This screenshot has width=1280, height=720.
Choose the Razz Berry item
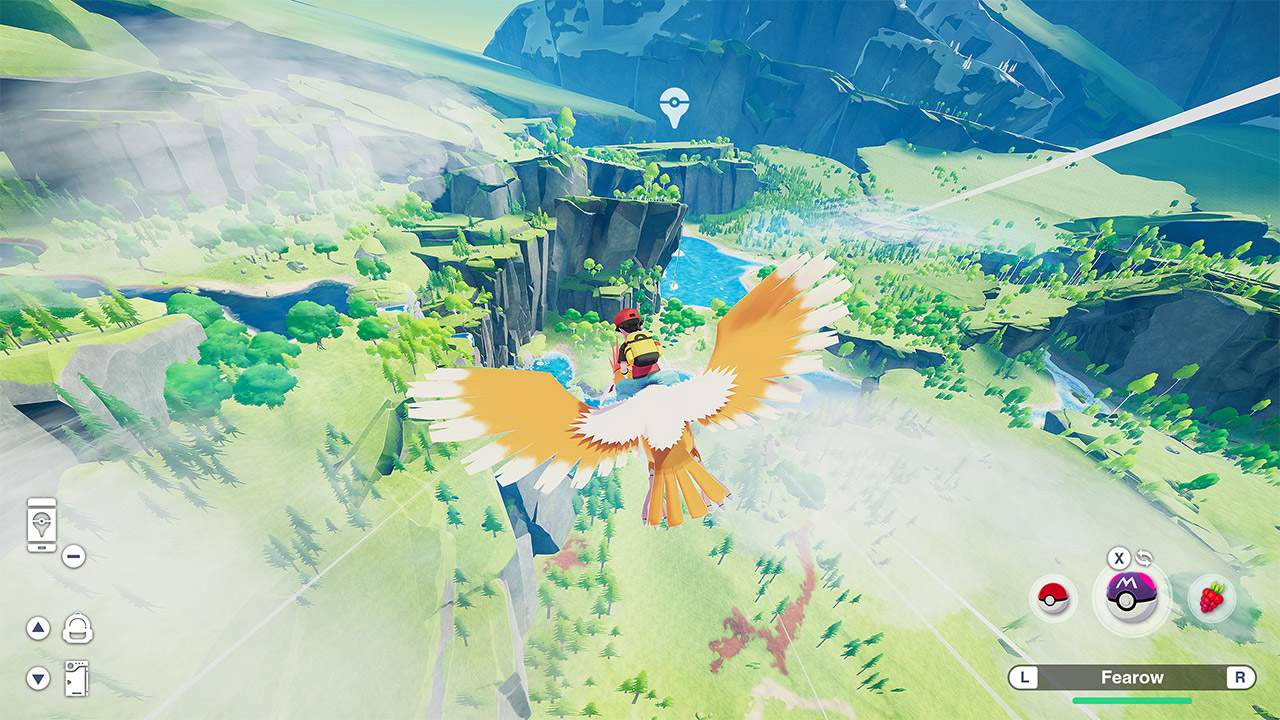tap(1212, 599)
